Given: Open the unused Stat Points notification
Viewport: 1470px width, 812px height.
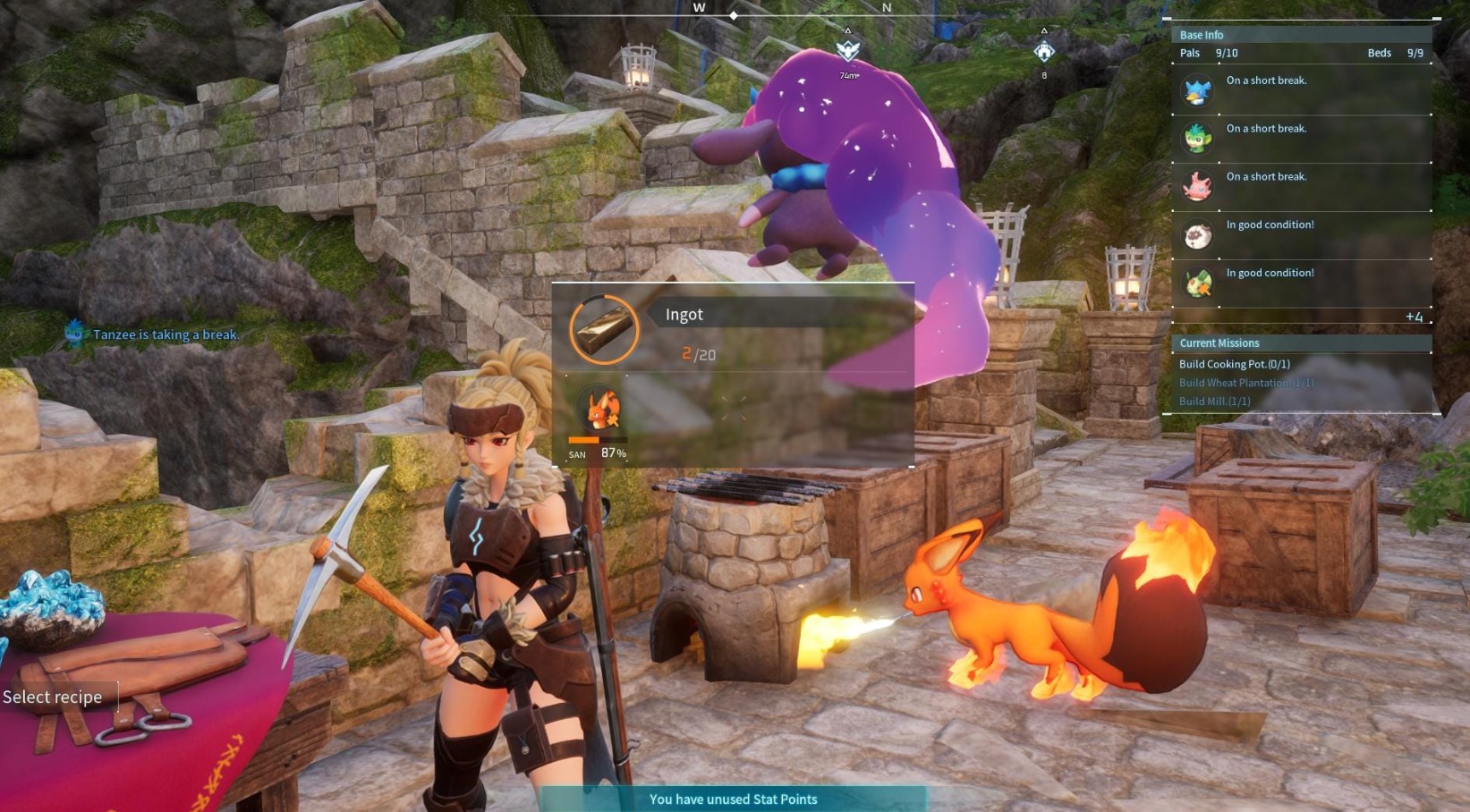Looking at the screenshot, I should pos(733,799).
